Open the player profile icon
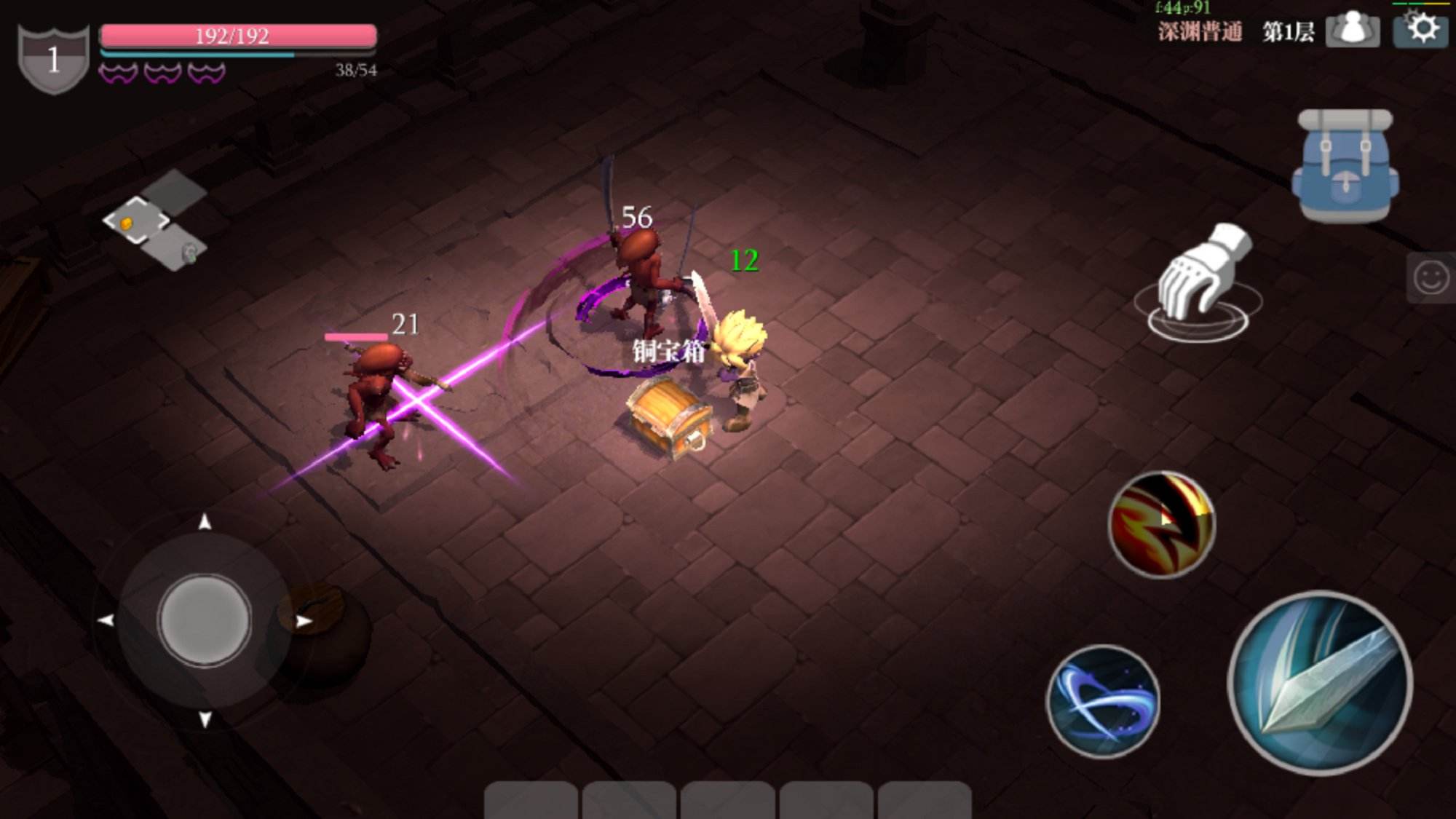 [1352, 30]
